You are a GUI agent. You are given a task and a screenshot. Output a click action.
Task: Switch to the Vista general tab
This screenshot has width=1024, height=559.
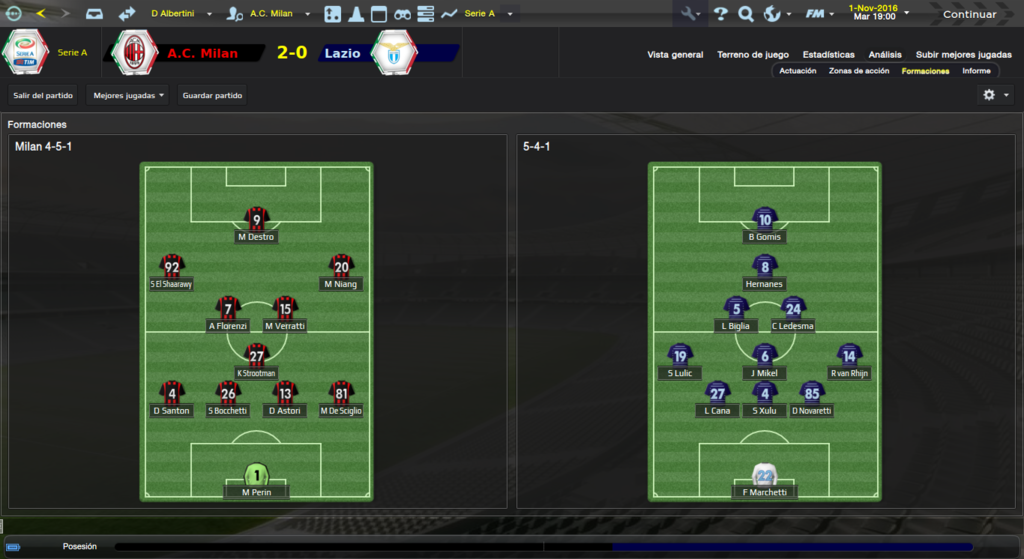point(675,55)
